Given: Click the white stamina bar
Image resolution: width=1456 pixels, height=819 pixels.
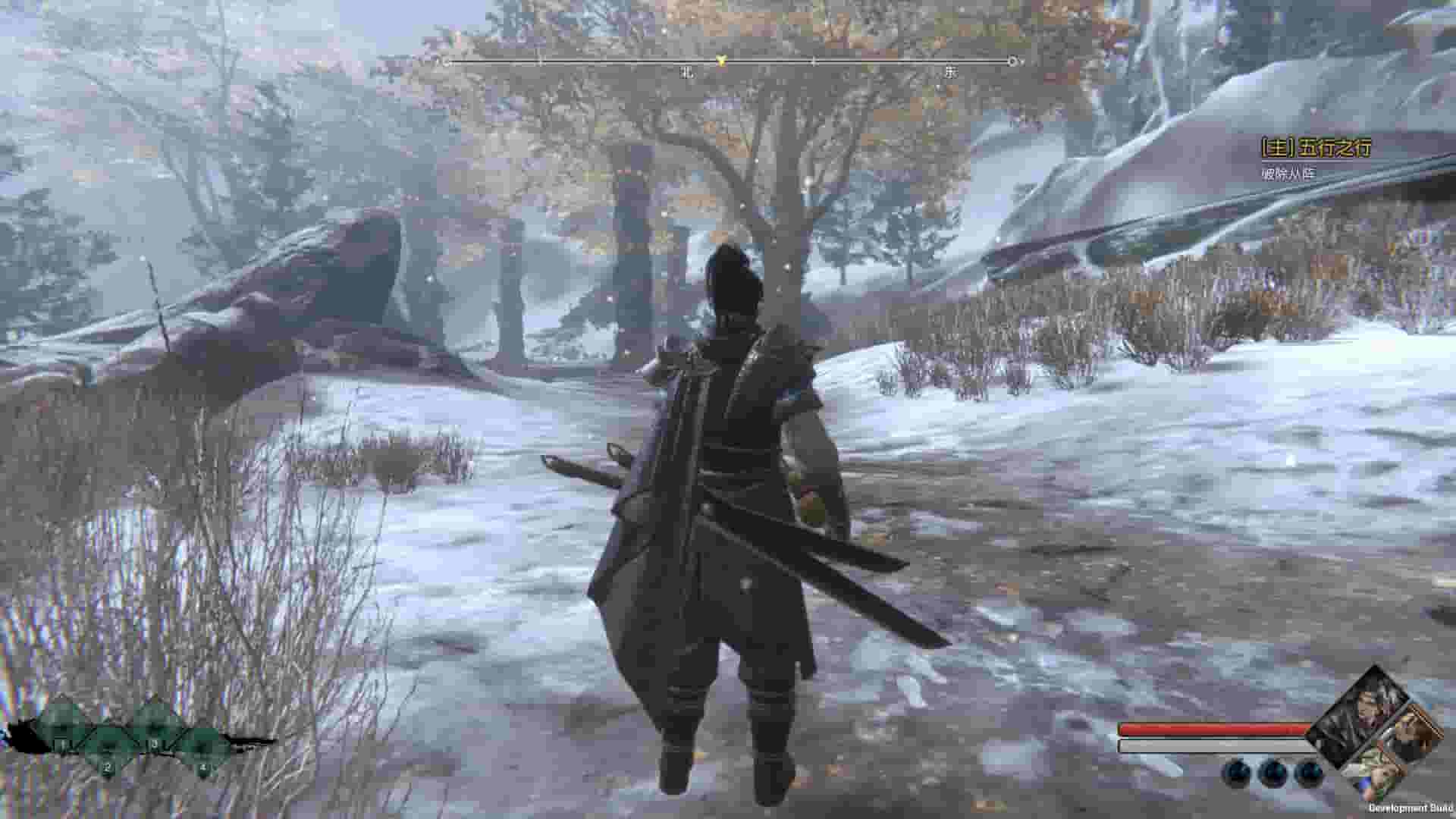Looking at the screenshot, I should 1212,745.
